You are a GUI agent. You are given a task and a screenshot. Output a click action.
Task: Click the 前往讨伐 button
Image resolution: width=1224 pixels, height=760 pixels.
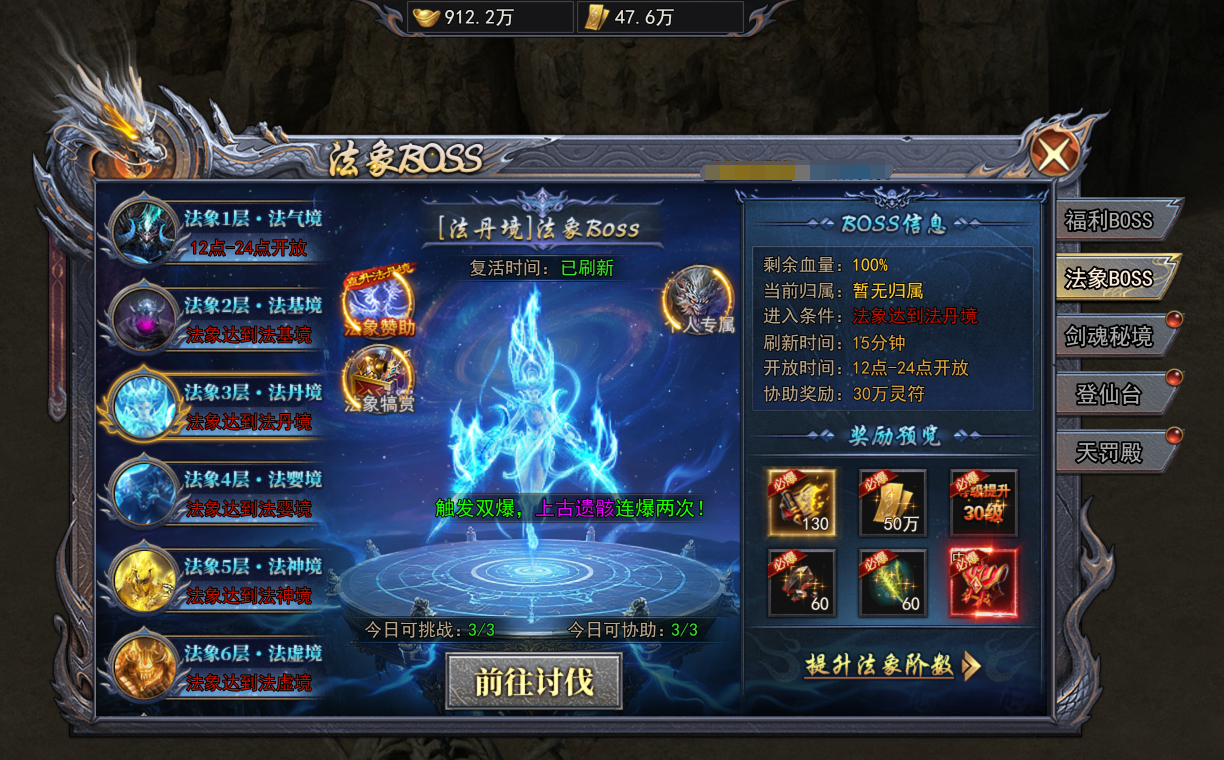[x=533, y=681]
